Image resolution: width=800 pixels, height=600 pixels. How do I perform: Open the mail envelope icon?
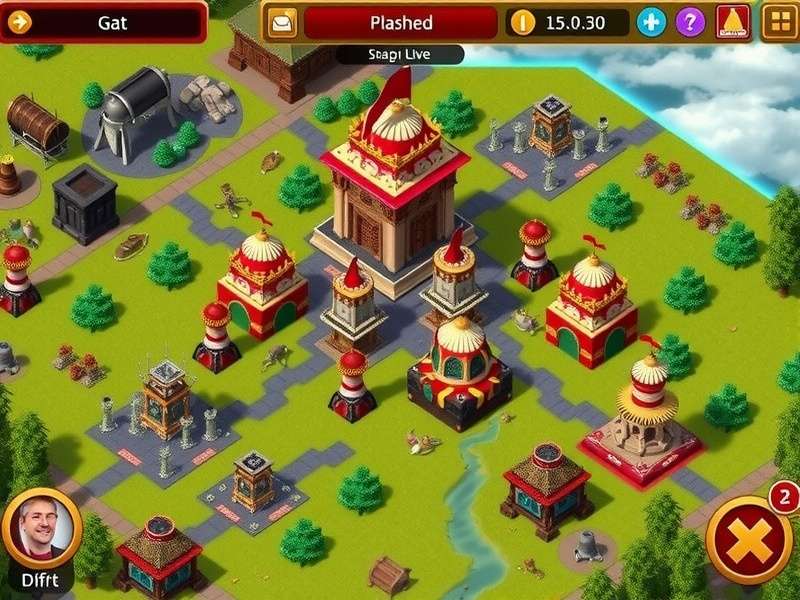coord(282,22)
